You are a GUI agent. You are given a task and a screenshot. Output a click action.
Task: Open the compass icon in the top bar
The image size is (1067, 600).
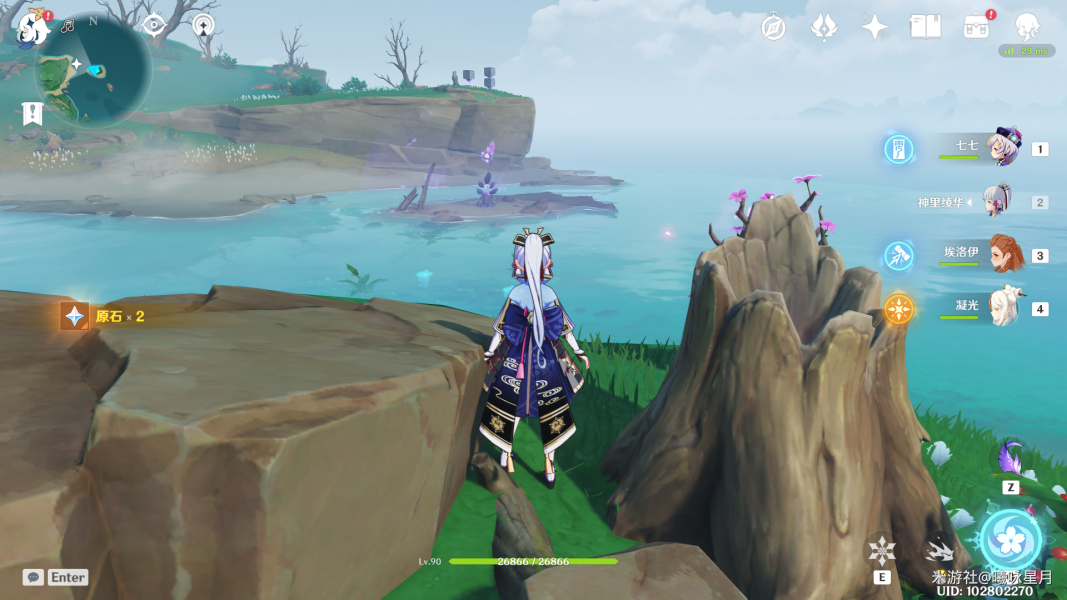[773, 27]
